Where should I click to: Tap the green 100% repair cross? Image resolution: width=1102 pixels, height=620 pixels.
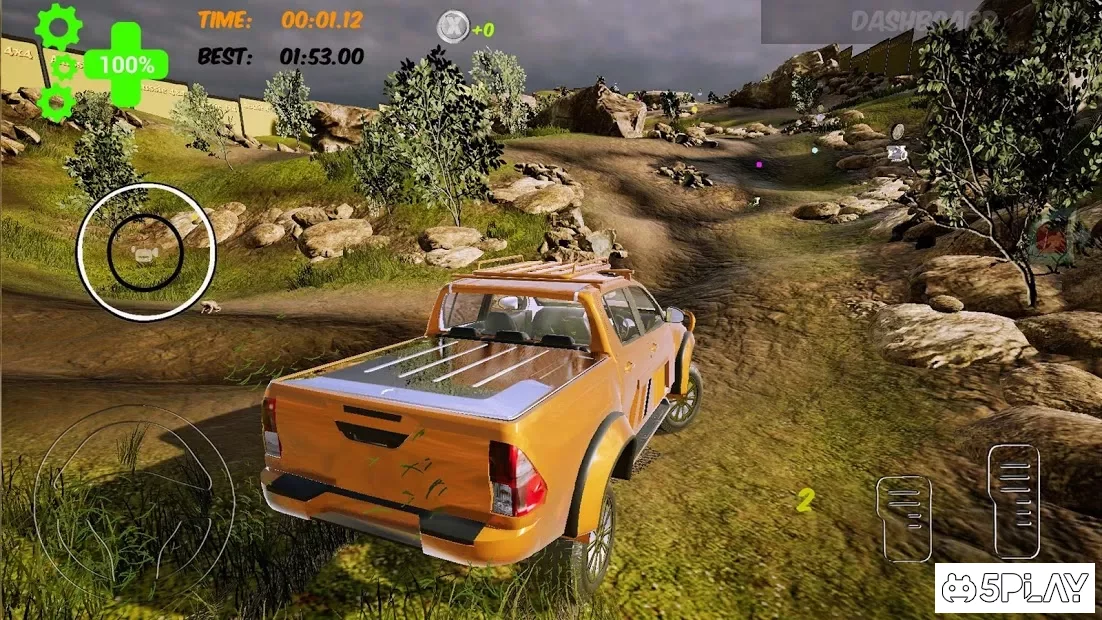pyautogui.click(x=125, y=65)
